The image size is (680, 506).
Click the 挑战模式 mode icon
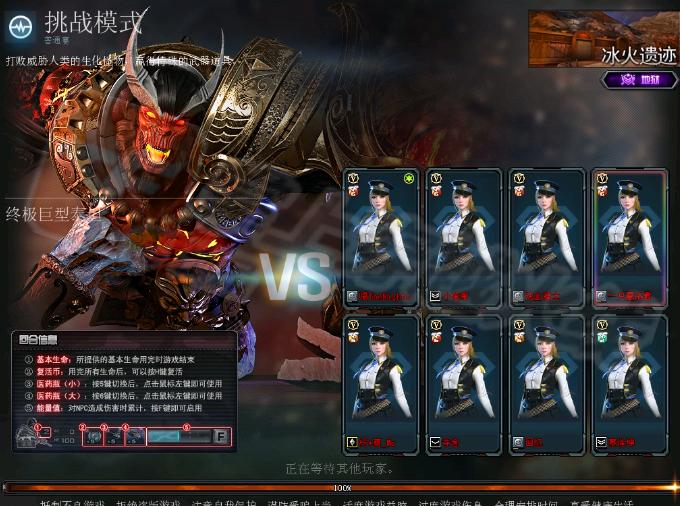point(20,26)
